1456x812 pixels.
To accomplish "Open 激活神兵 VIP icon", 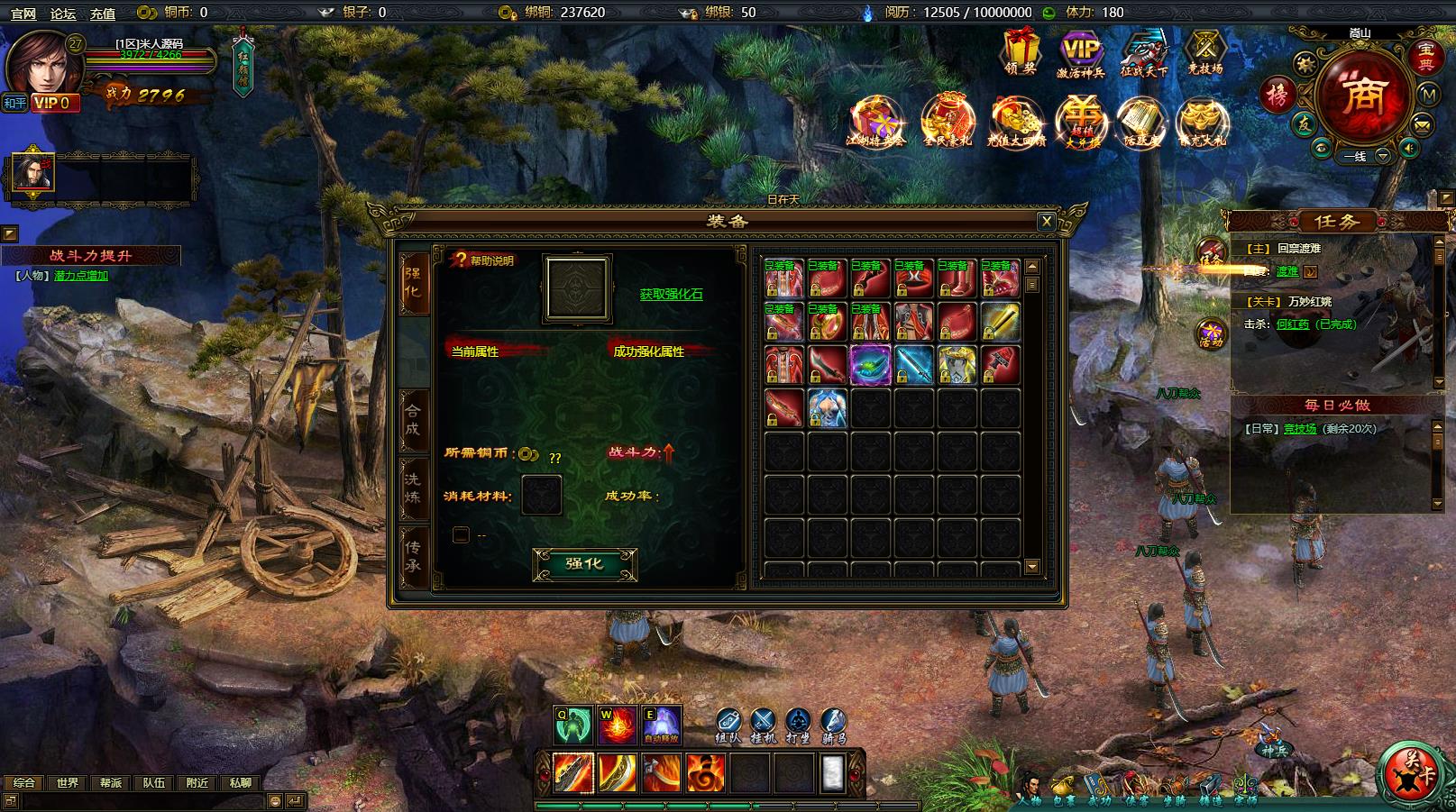I will point(1080,52).
